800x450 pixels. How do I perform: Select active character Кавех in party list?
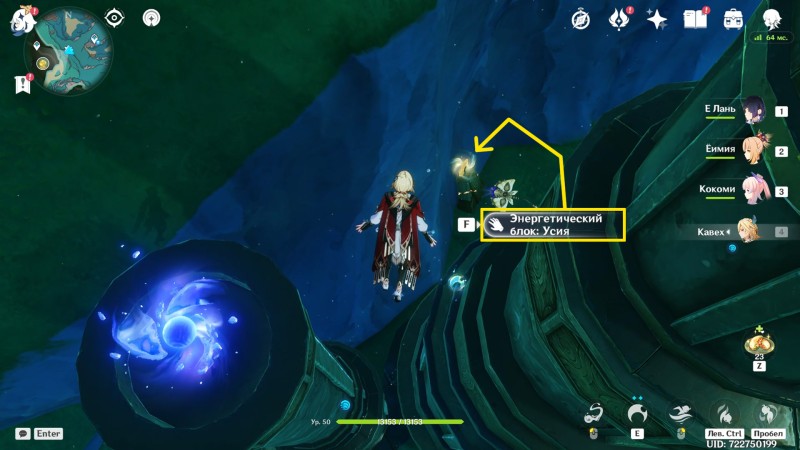click(x=750, y=231)
